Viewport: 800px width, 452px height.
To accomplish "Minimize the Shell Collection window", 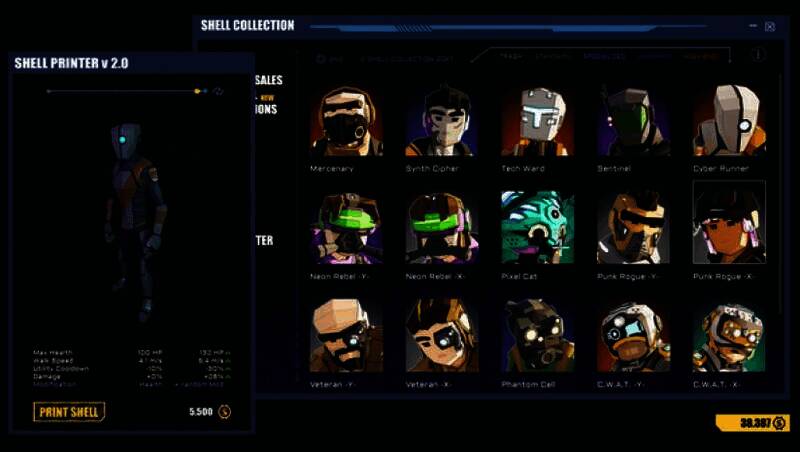I will pos(751,27).
